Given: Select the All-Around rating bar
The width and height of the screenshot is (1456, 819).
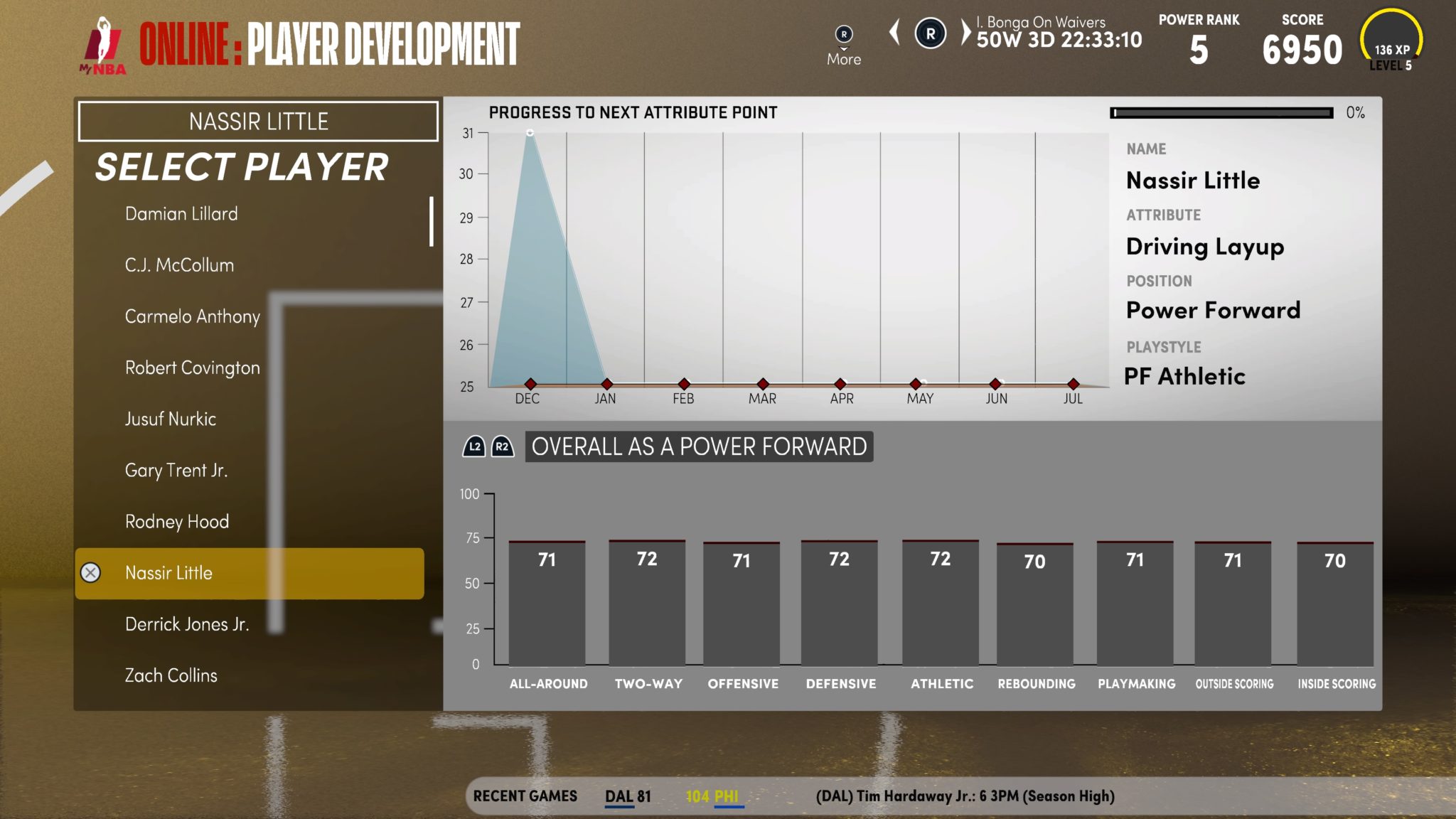Looking at the screenshot, I should [547, 603].
